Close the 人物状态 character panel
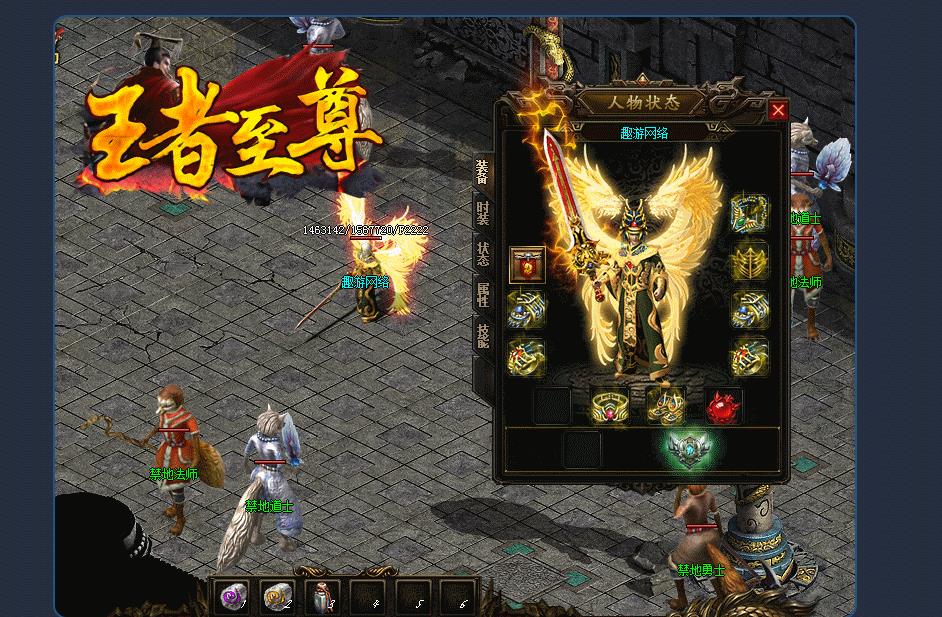The height and width of the screenshot is (617, 942). pyautogui.click(x=778, y=110)
